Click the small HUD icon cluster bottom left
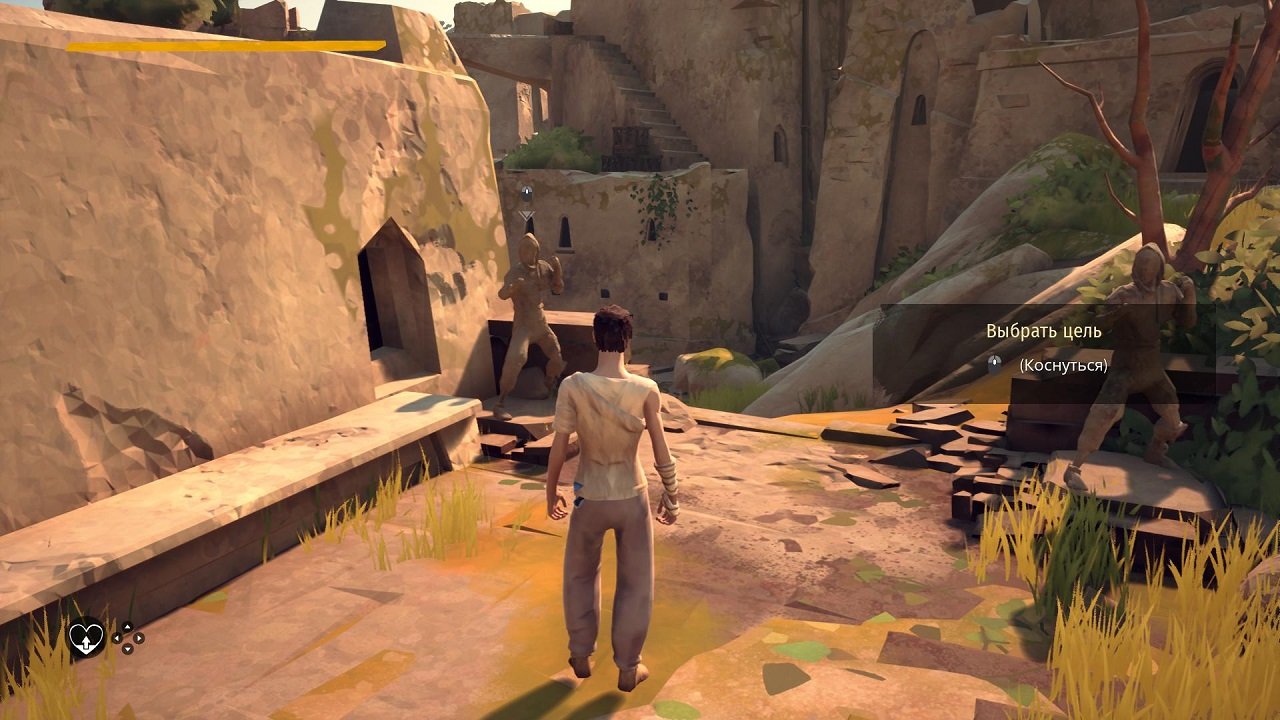The image size is (1280, 720). (110, 638)
